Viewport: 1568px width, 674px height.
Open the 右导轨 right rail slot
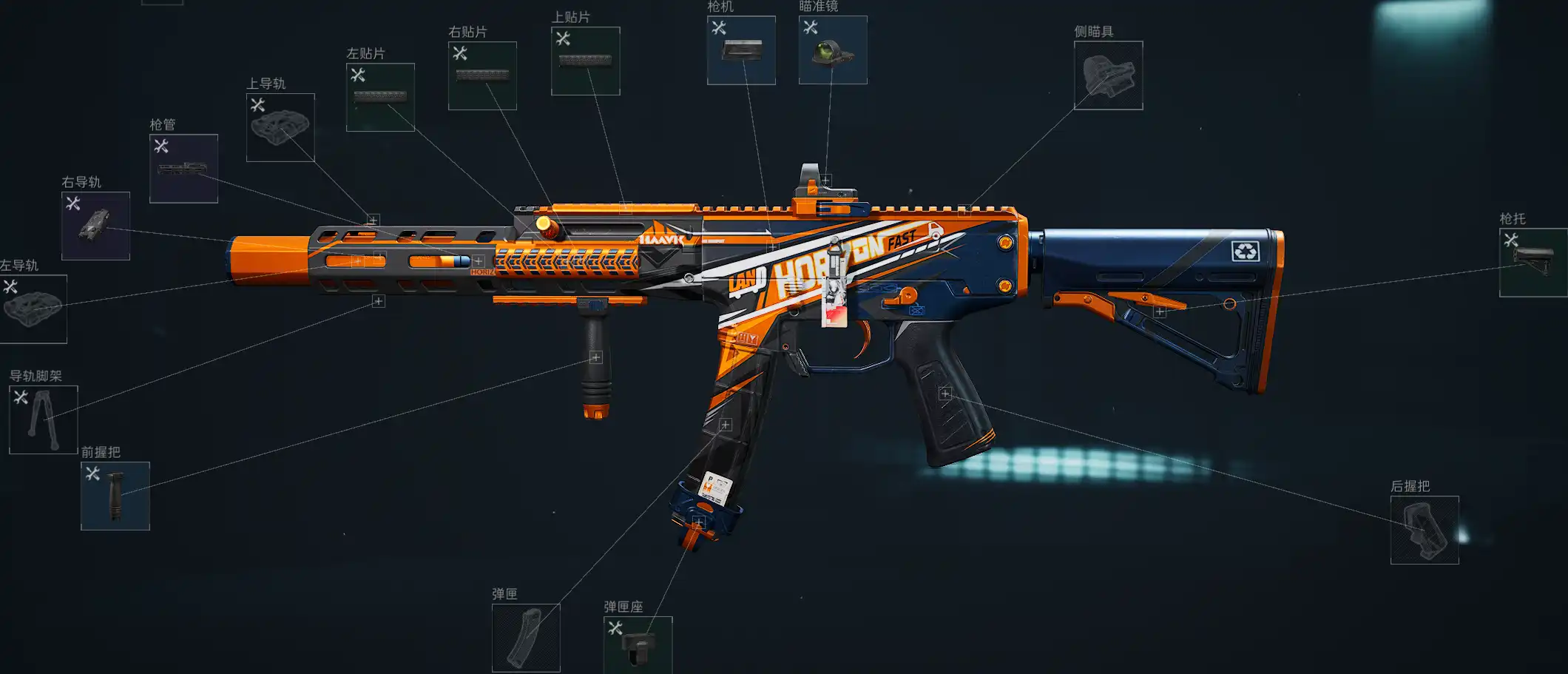click(95, 226)
